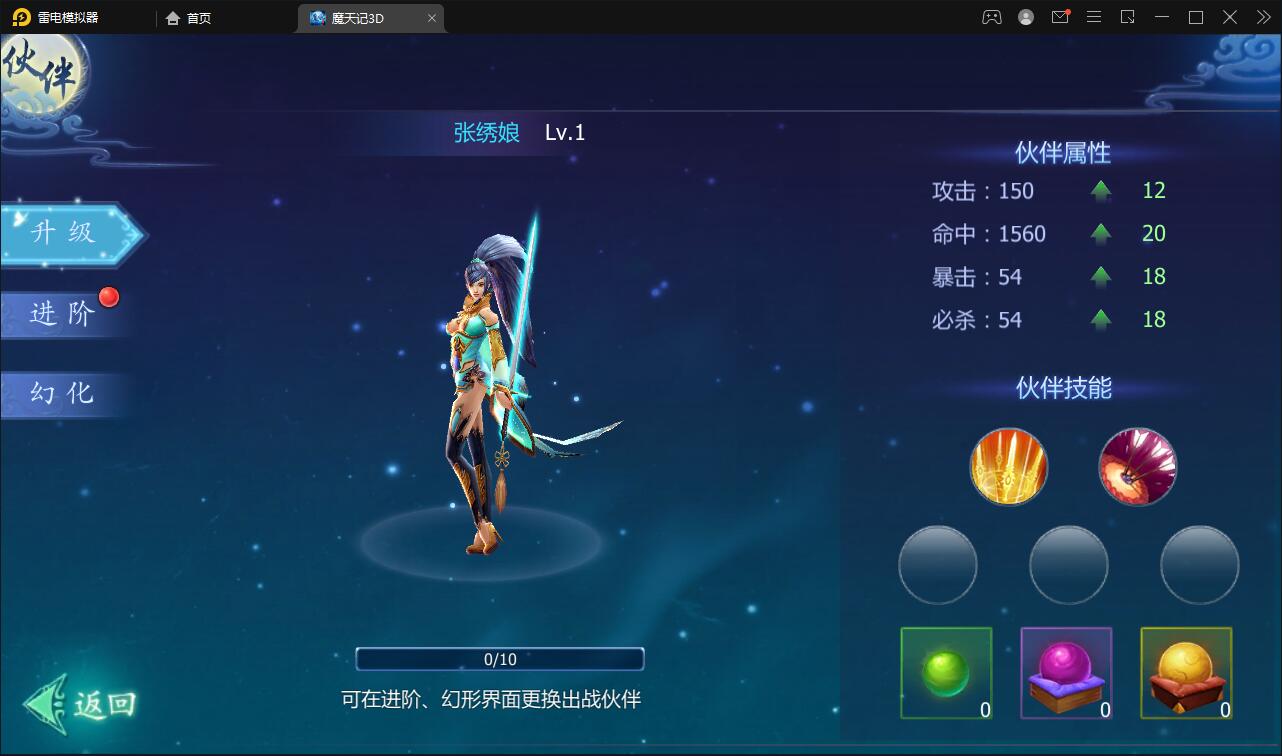Switch to the 首页 tab

click(x=189, y=17)
